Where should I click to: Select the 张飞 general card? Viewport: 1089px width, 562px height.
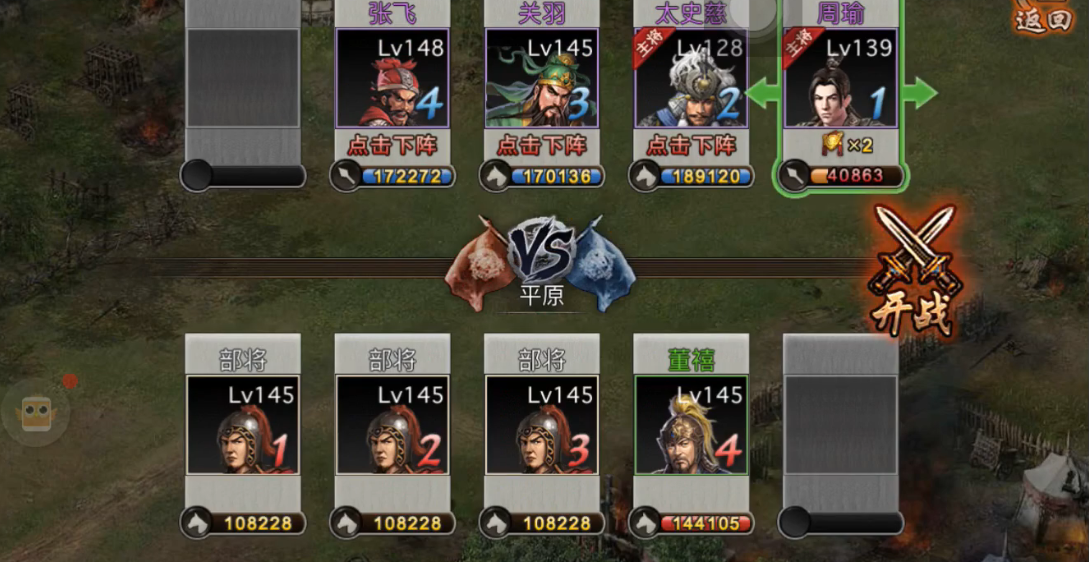pos(392,79)
